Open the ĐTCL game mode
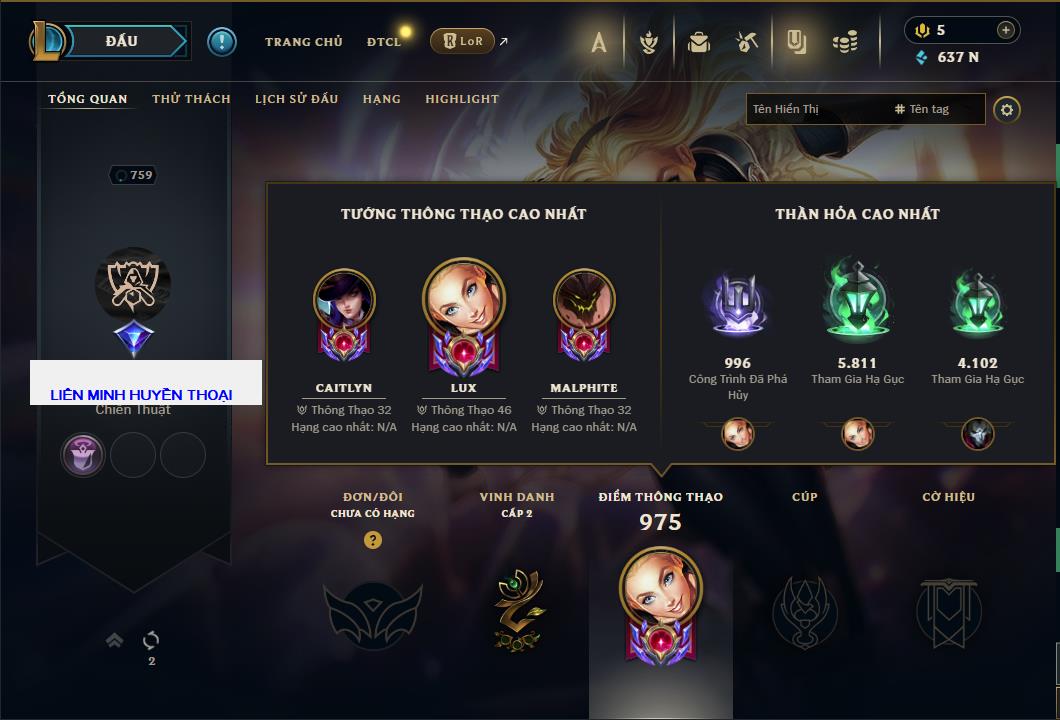This screenshot has width=1060, height=720. point(384,42)
